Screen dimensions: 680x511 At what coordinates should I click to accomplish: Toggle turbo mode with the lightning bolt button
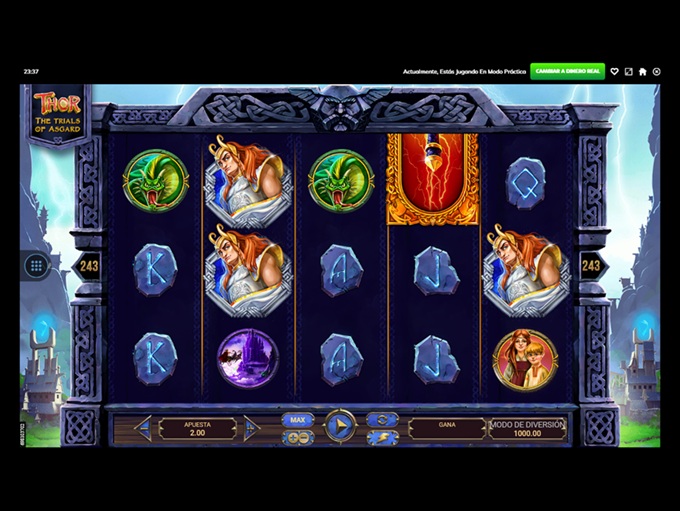(x=382, y=437)
